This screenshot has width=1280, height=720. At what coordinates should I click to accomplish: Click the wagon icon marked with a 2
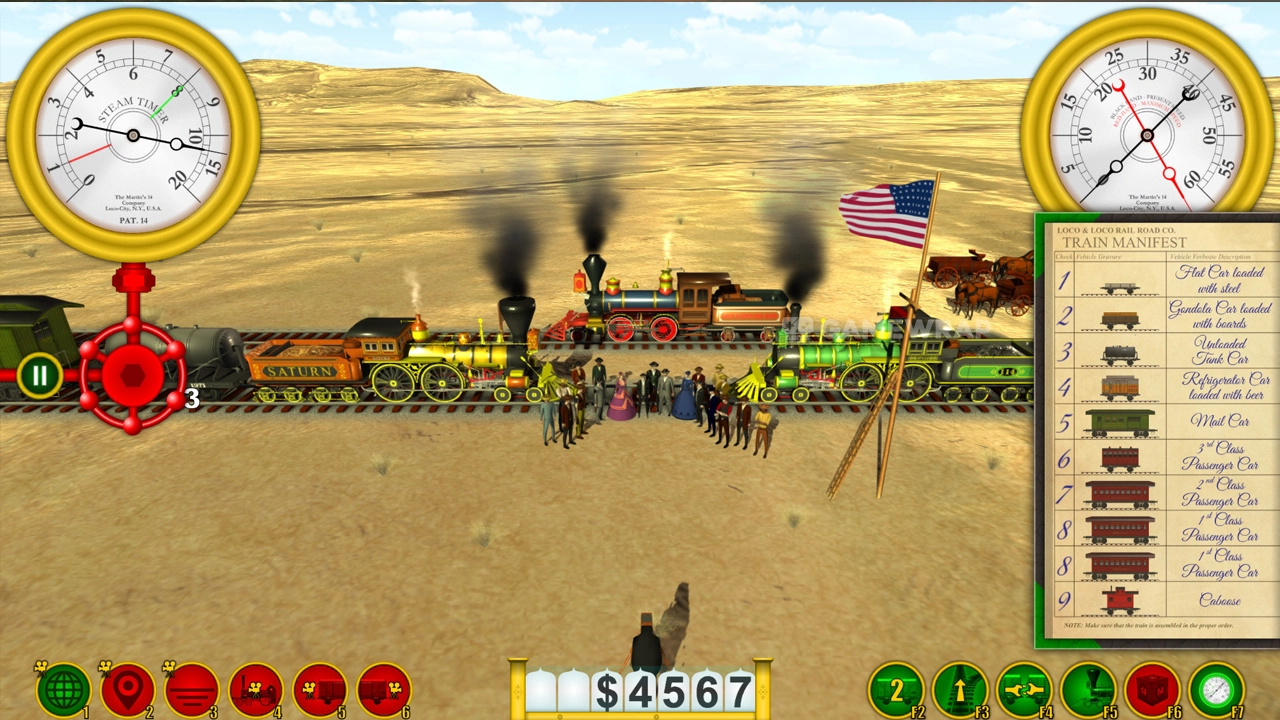pyautogui.click(x=896, y=690)
